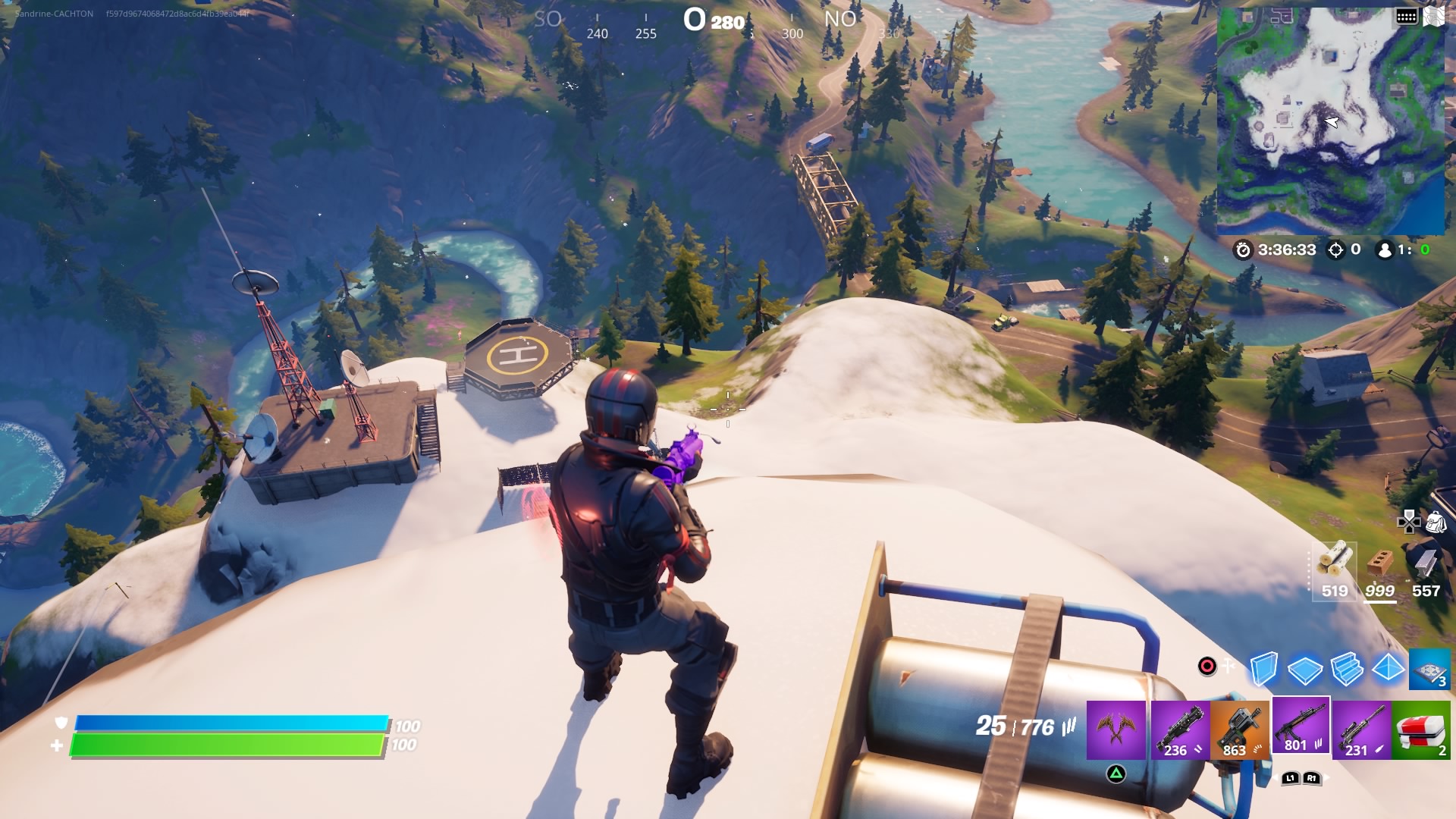Click the emote wheel icon near build slots
Viewport: 1456px width, 819px height.
point(1207,665)
